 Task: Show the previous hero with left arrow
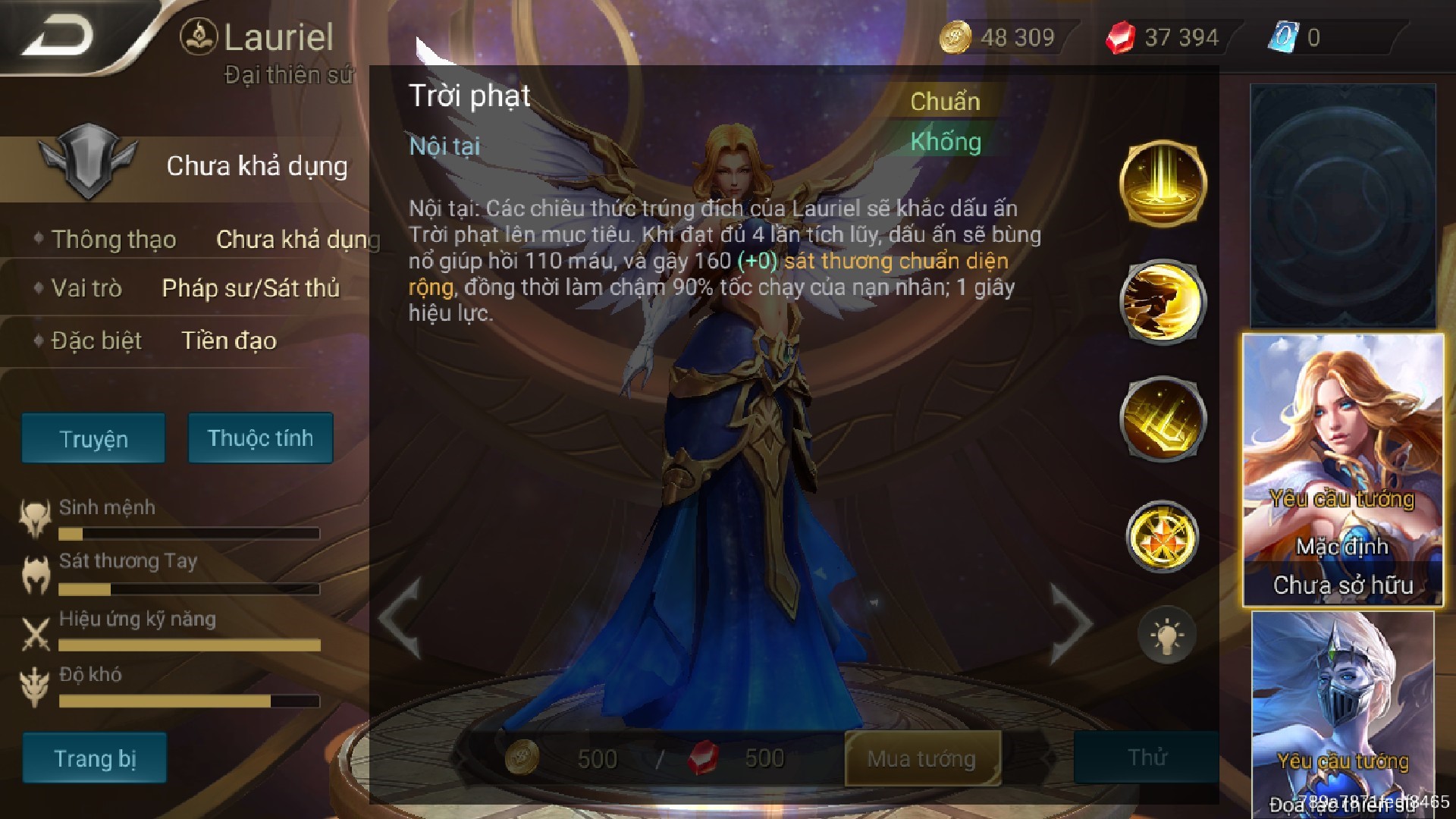click(400, 618)
